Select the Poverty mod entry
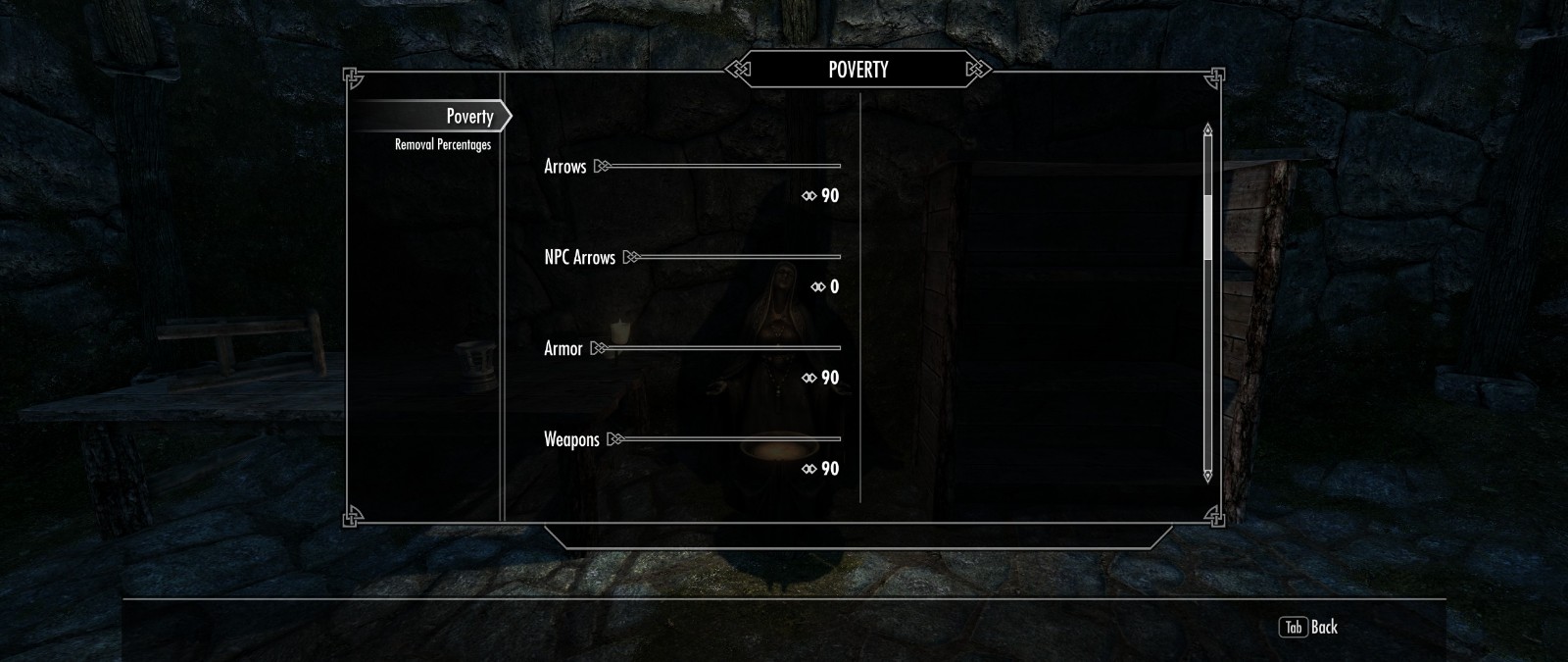 [x=468, y=117]
